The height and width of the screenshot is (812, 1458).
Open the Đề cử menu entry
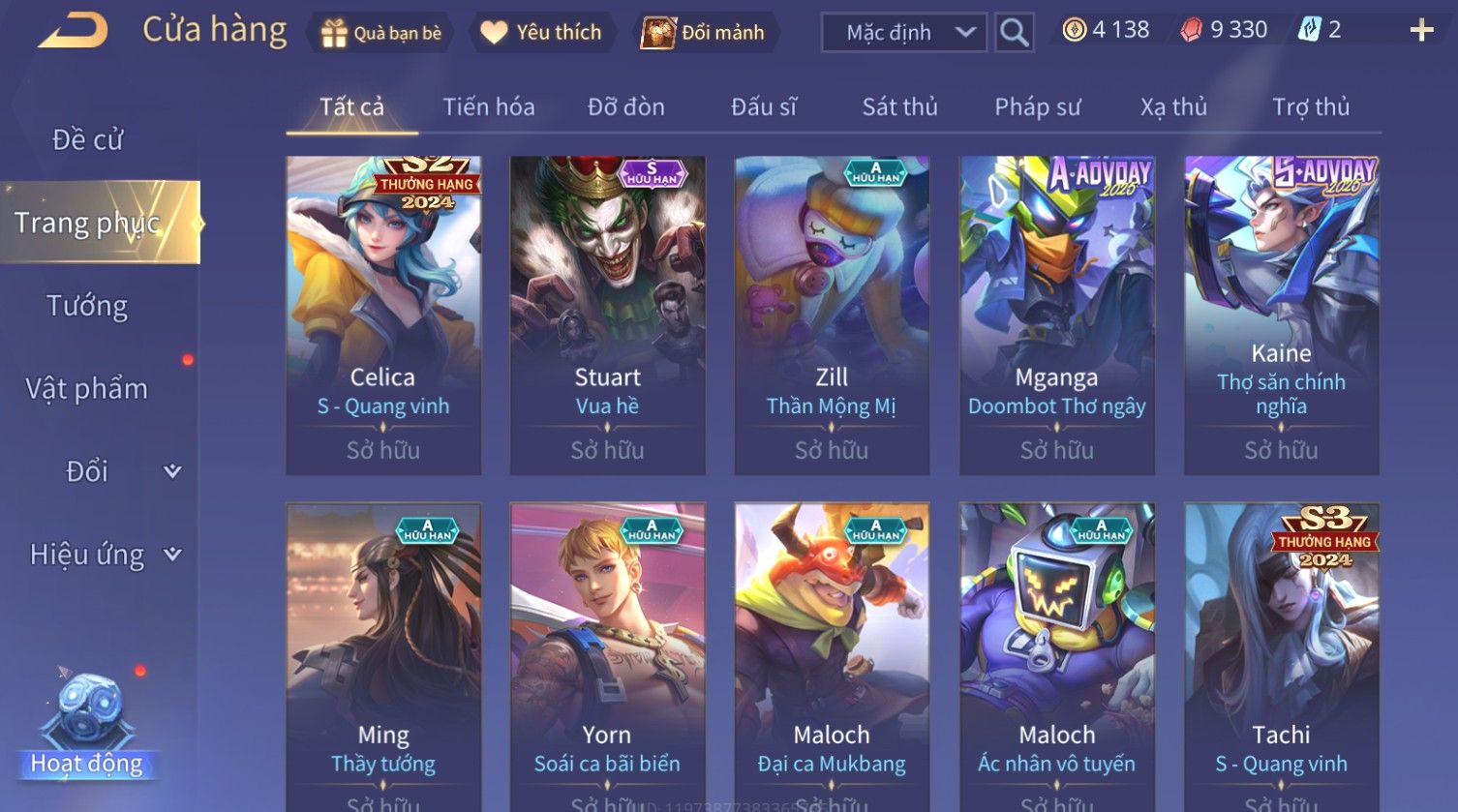point(87,140)
